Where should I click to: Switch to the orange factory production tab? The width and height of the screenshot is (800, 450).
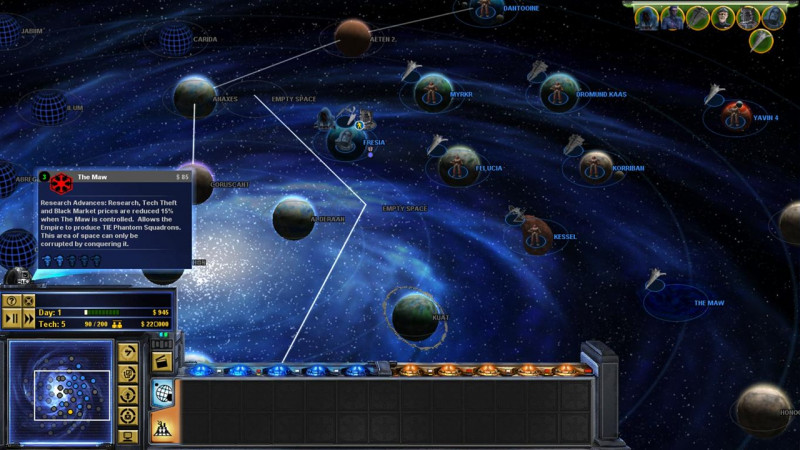(161, 427)
